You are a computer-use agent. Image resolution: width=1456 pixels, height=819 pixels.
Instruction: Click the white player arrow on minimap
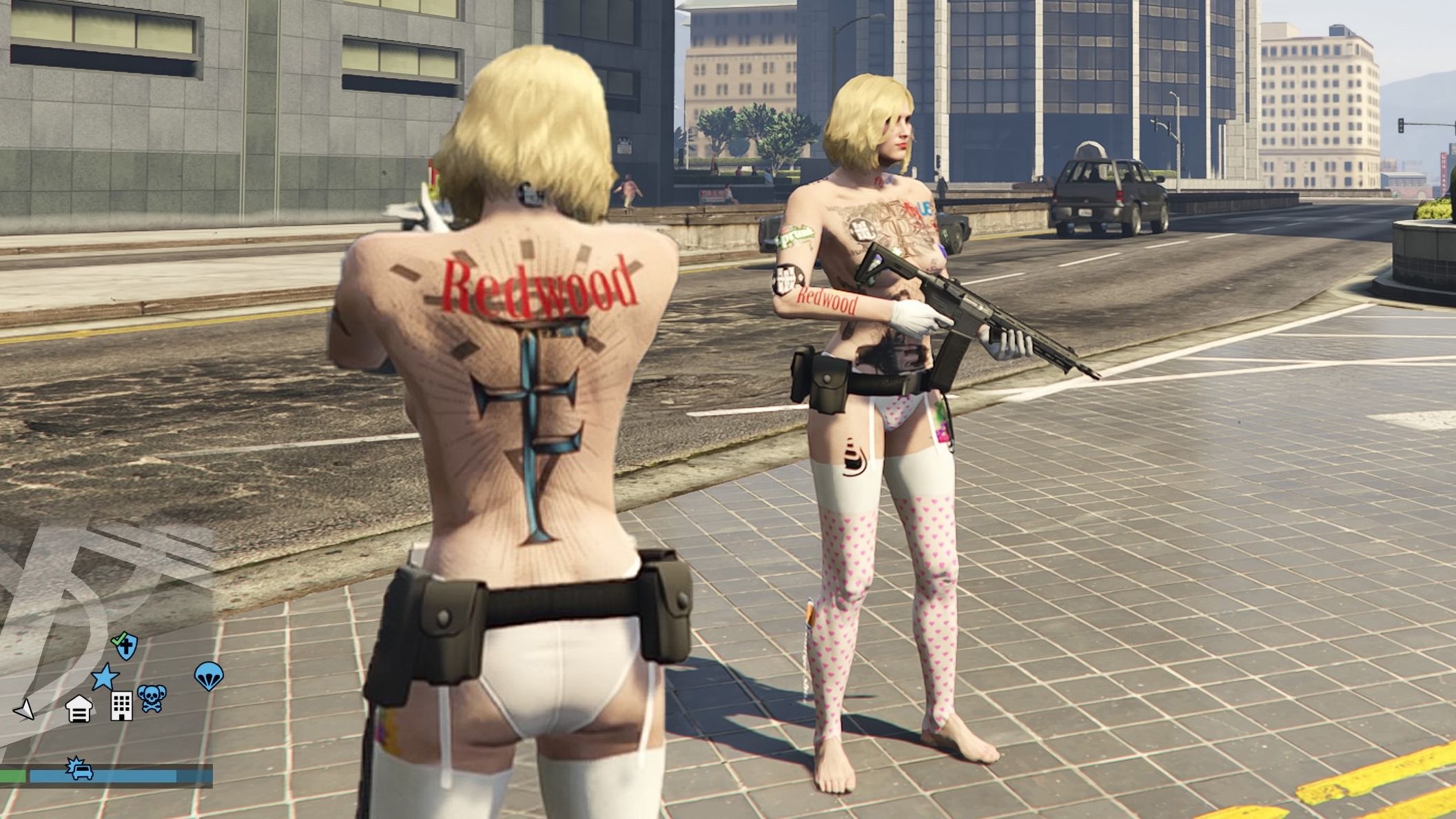[25, 709]
